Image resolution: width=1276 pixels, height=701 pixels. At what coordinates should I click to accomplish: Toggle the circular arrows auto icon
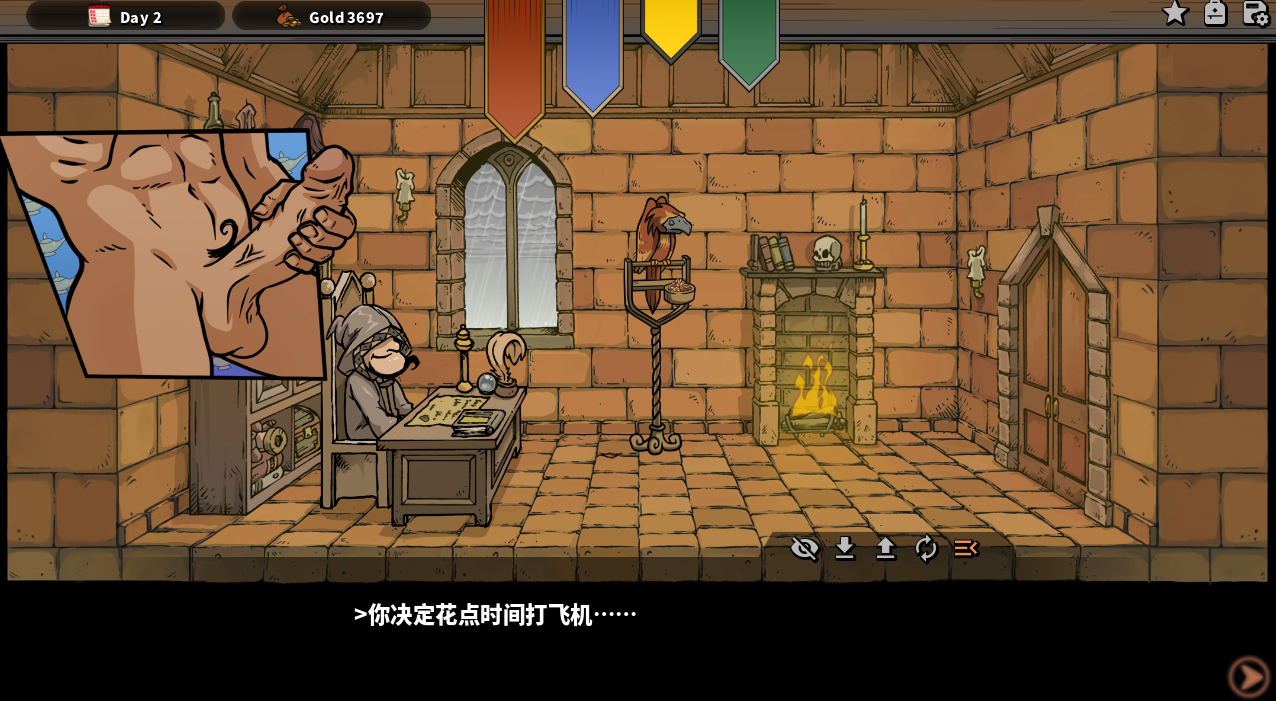tap(926, 548)
